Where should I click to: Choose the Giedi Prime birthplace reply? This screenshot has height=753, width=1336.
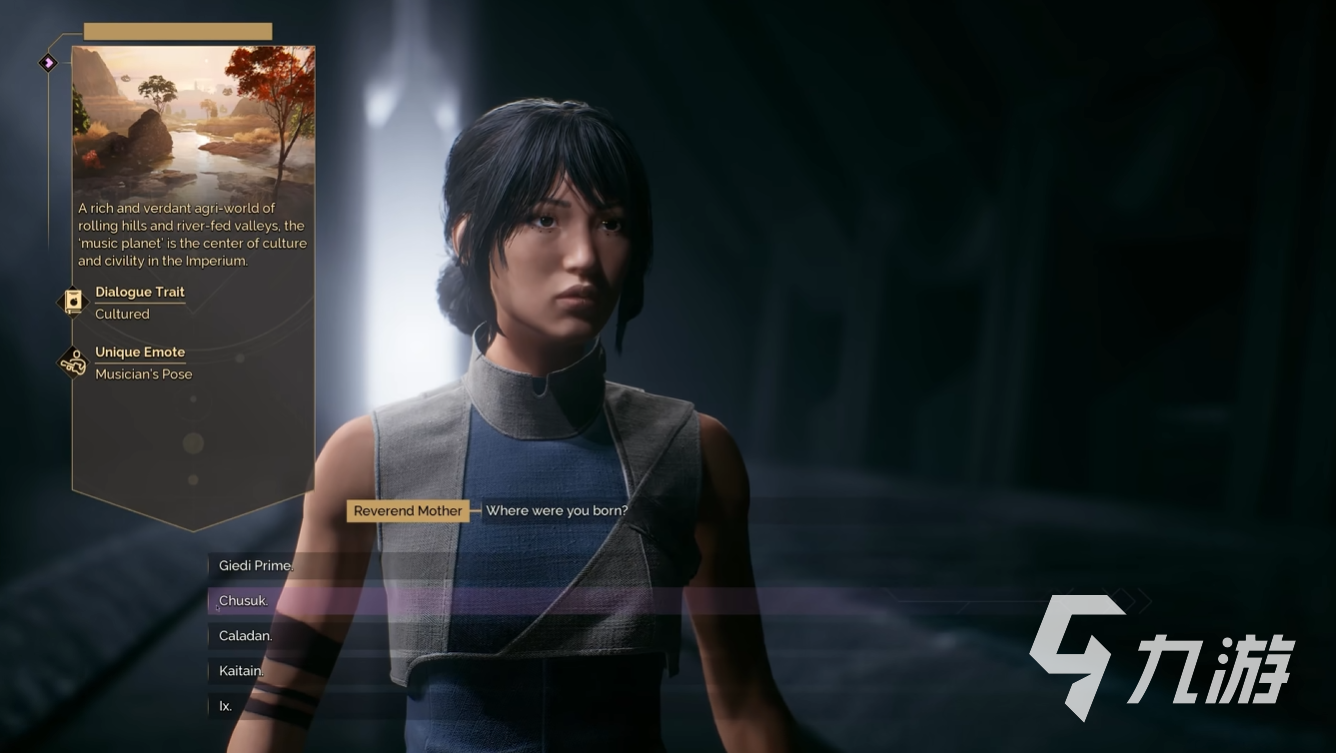[x=256, y=566]
